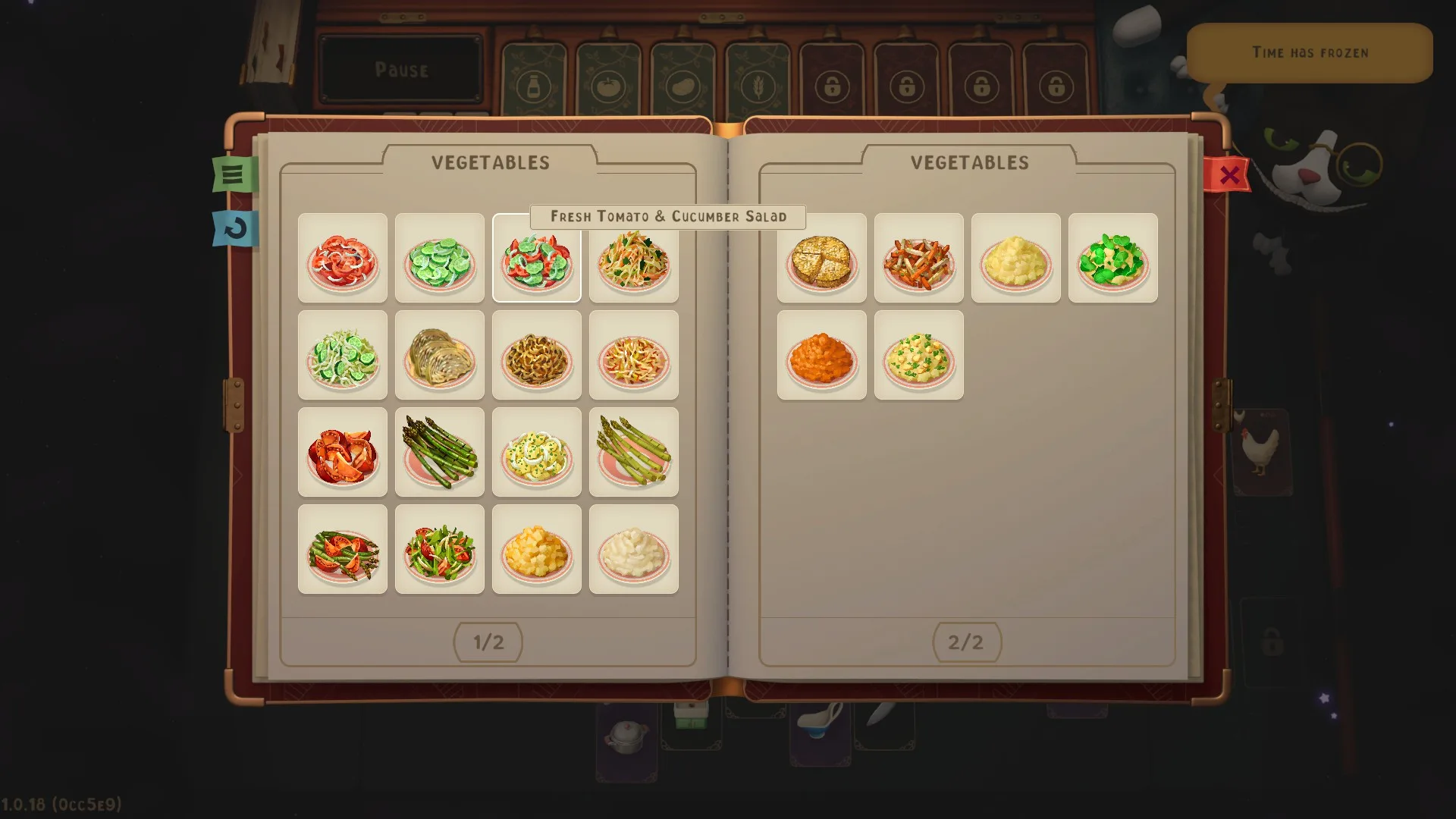
Task: Choose the tomato and asparagus salad
Action: point(343,550)
